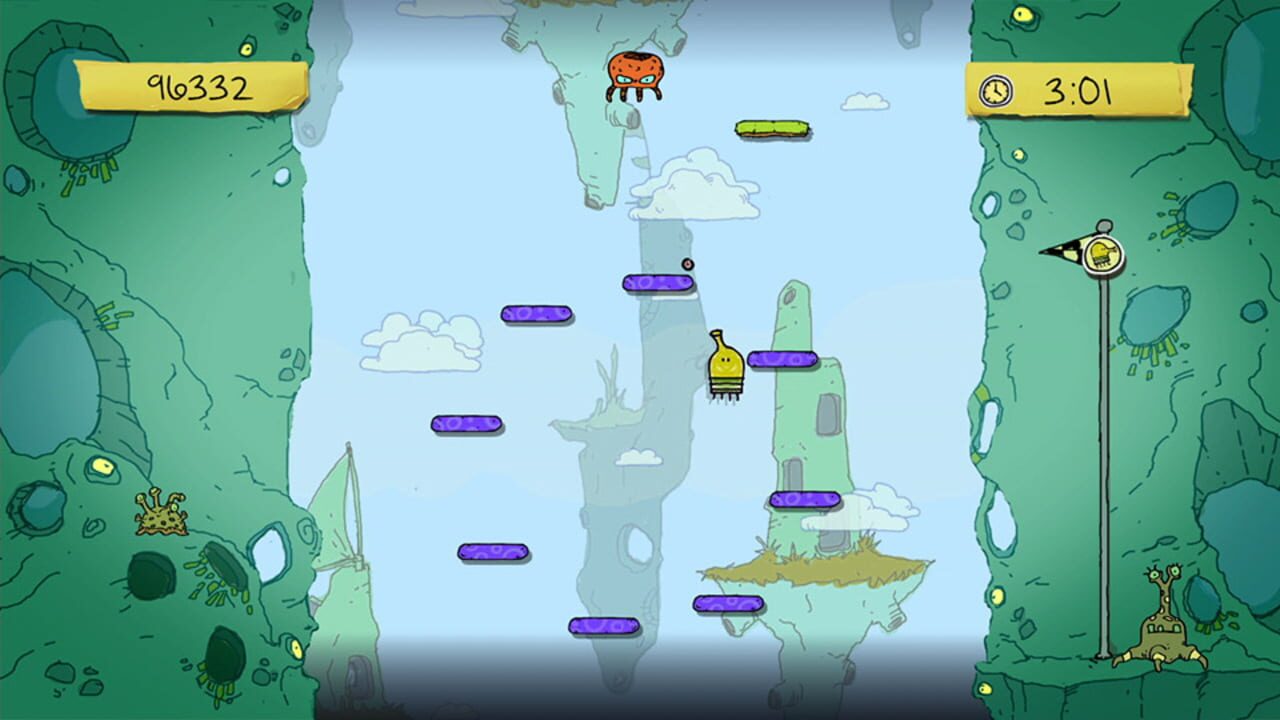Image resolution: width=1280 pixels, height=720 pixels.
Task: Select the yellow Doodler character
Action: coord(724,365)
